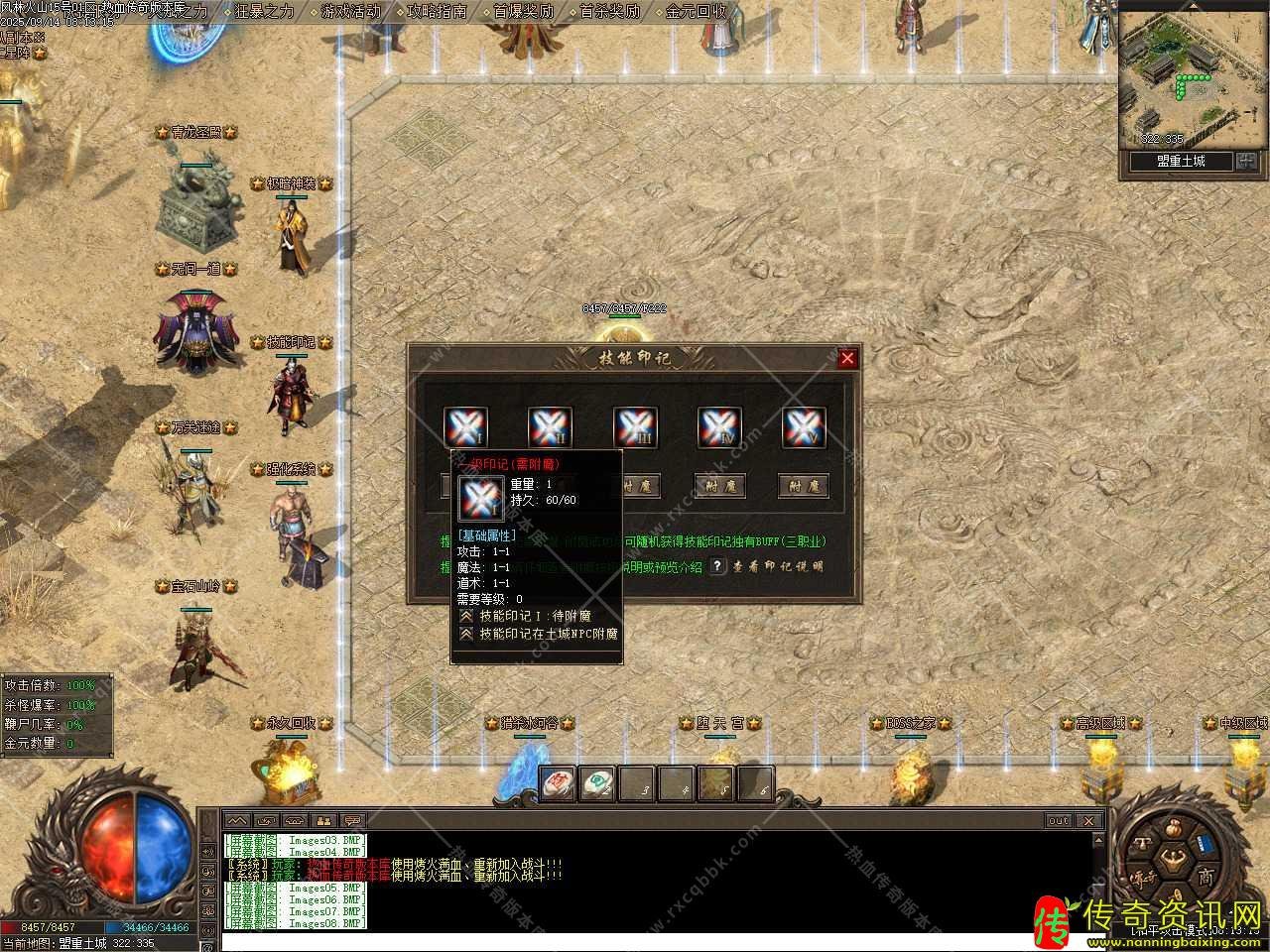
Task: Close the chat panel with its X button
Action: coord(1088,821)
